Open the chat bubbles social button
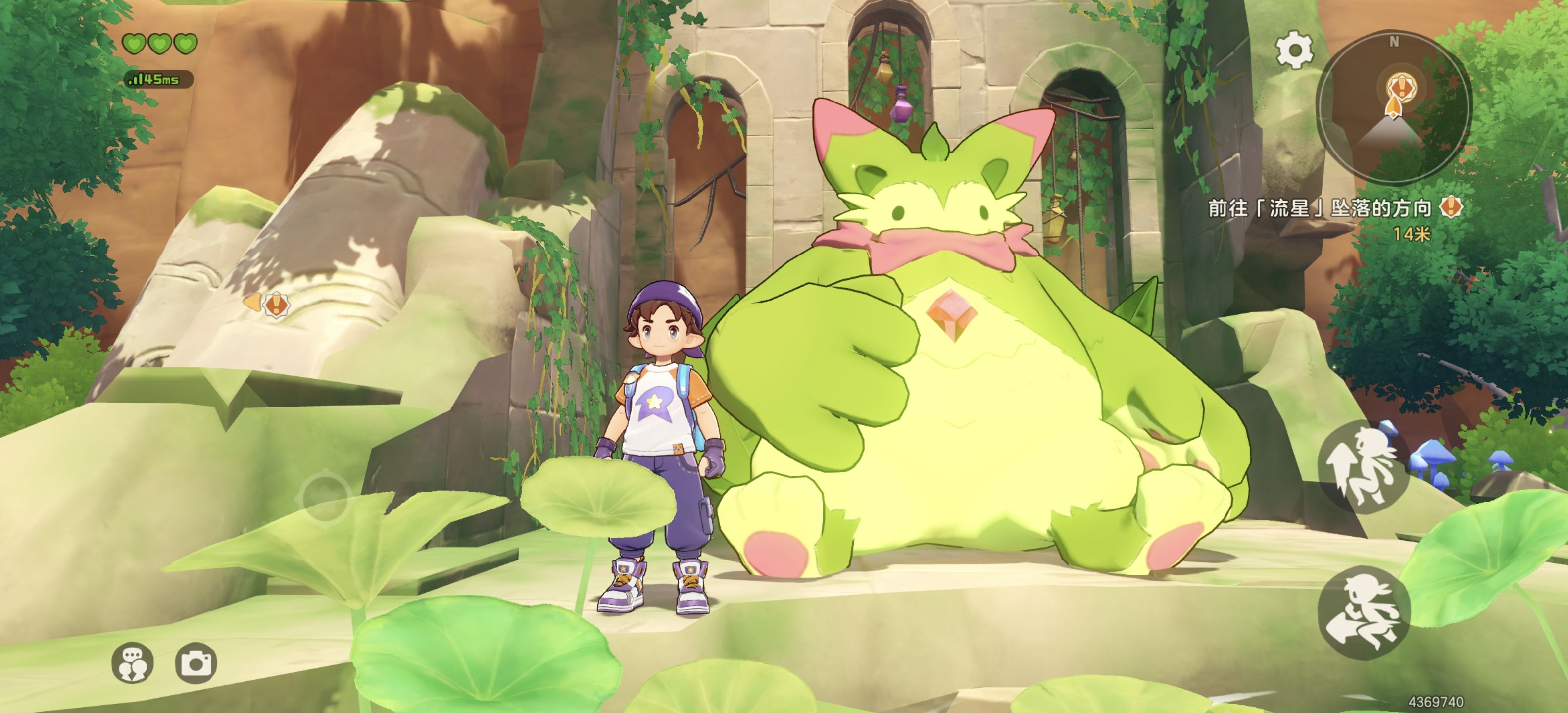1568x713 pixels. [x=133, y=662]
